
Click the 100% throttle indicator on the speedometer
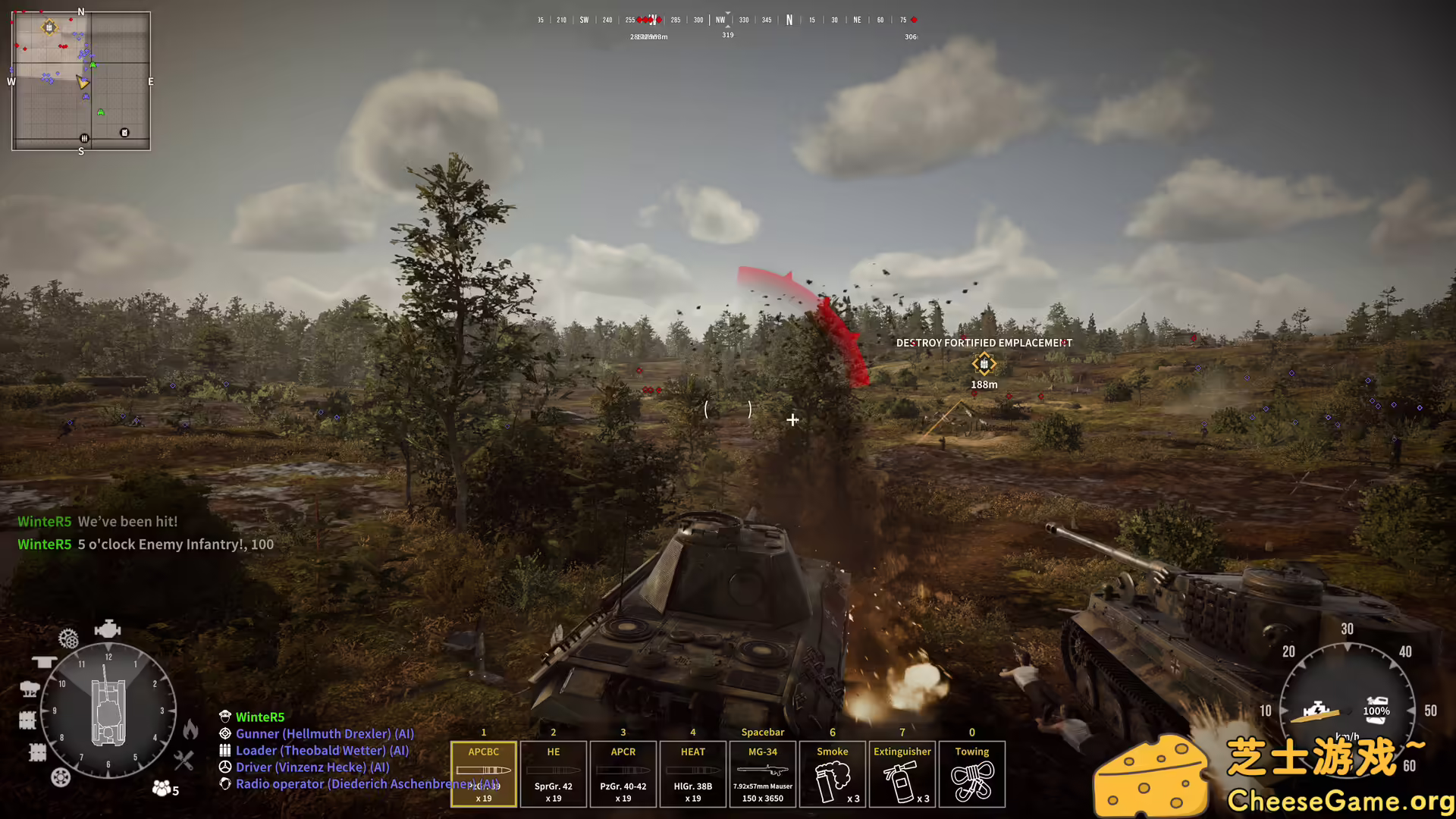(x=1375, y=711)
